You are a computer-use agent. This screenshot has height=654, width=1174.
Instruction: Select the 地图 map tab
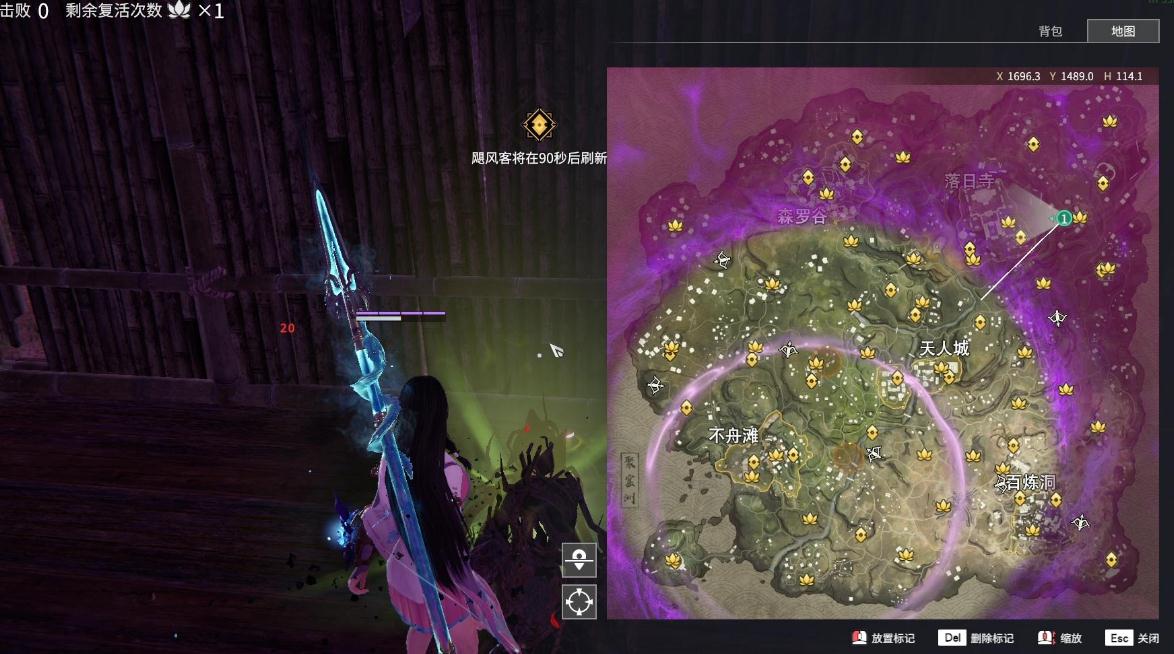pyautogui.click(x=1123, y=31)
